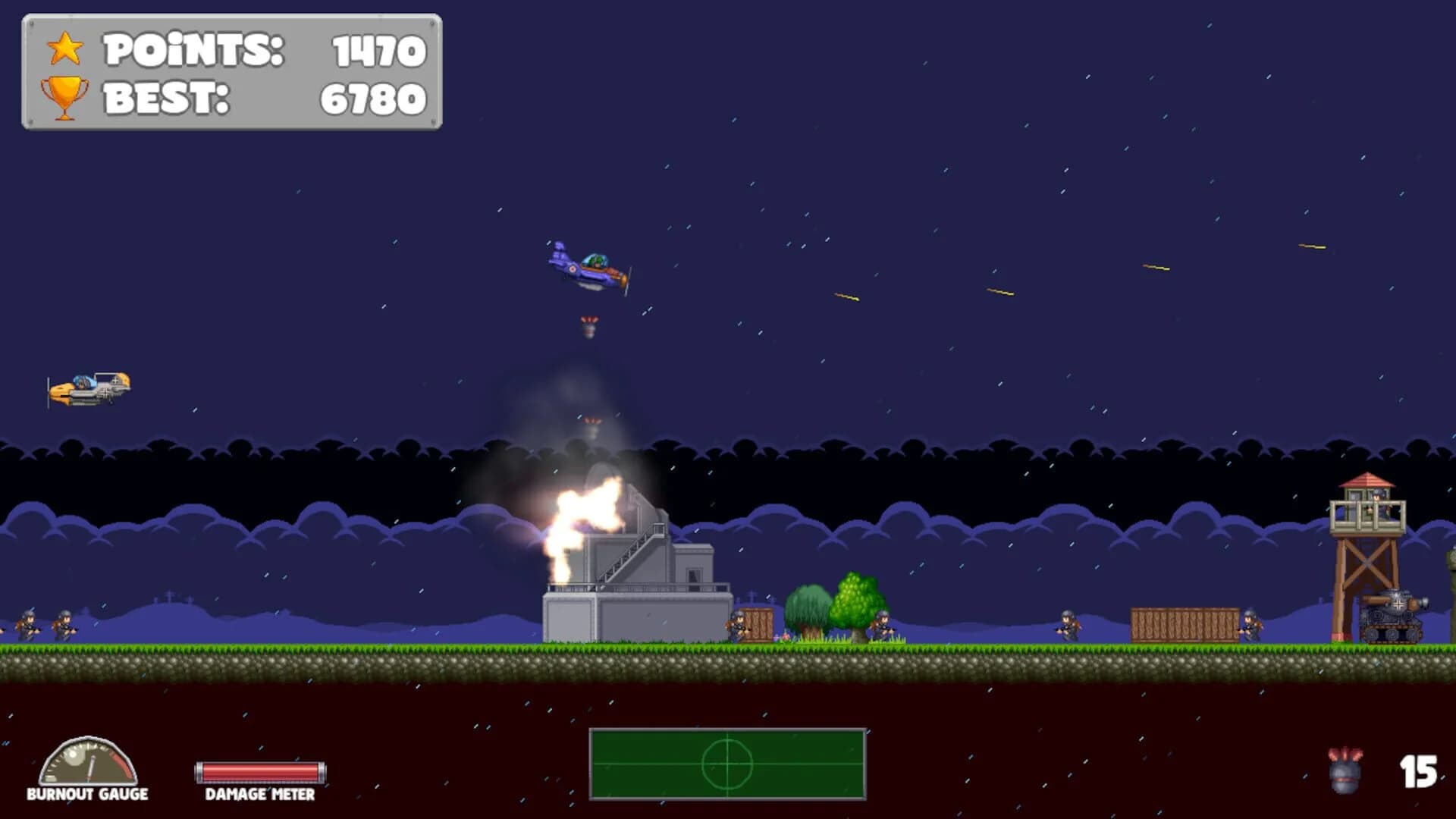Click the star icon beside Points
Viewport: 1456px width, 819px height.
pos(64,48)
